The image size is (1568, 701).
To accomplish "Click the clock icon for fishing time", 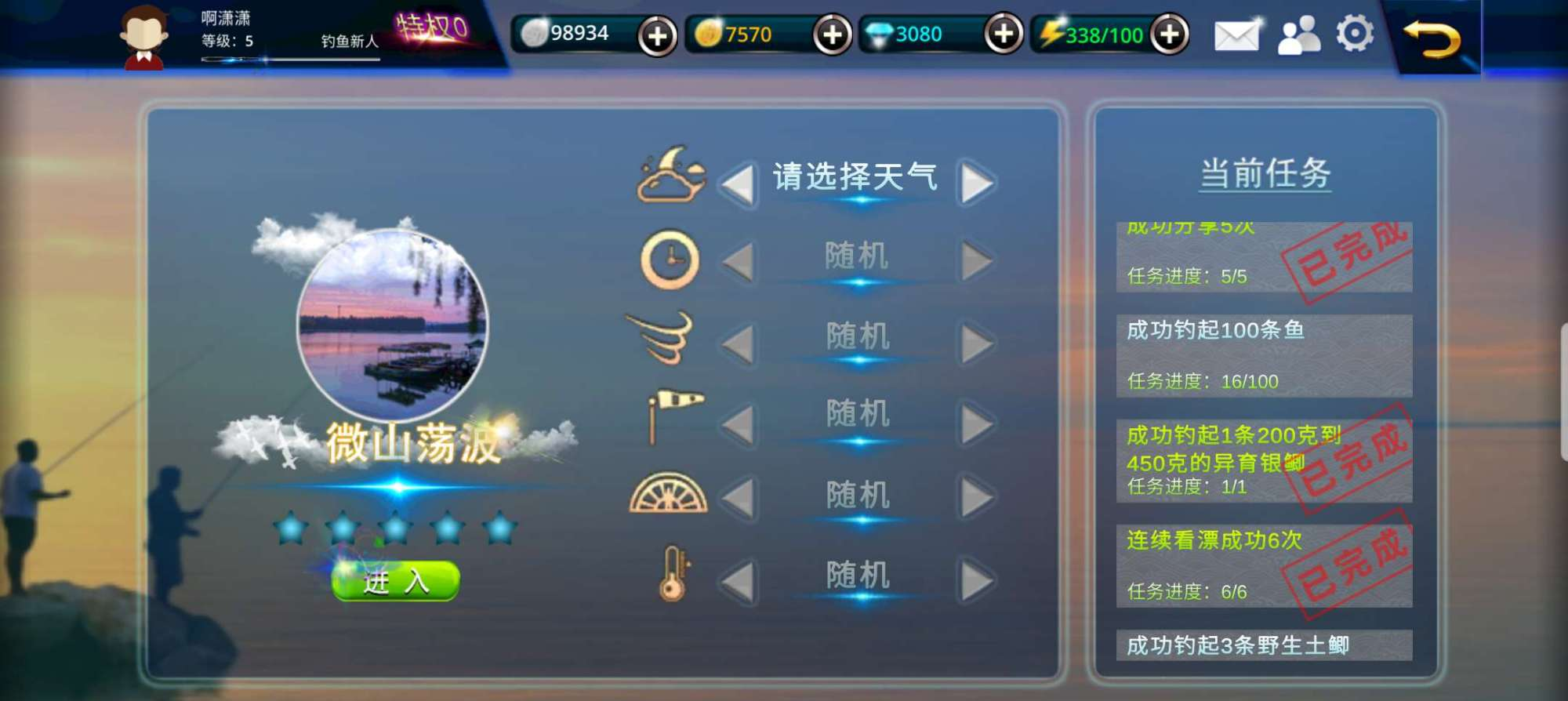I will point(670,259).
